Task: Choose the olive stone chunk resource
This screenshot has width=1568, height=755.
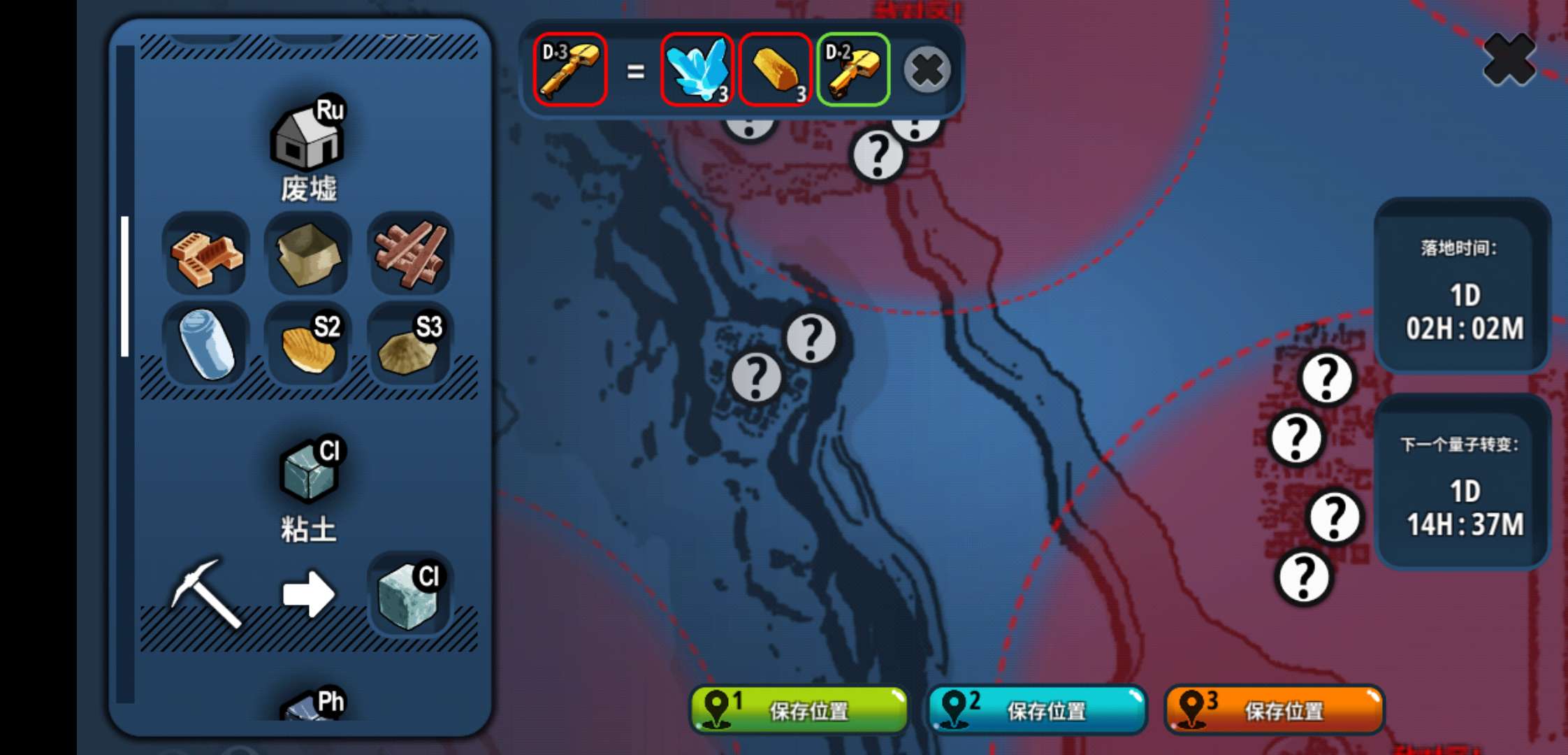Action: coord(308,255)
